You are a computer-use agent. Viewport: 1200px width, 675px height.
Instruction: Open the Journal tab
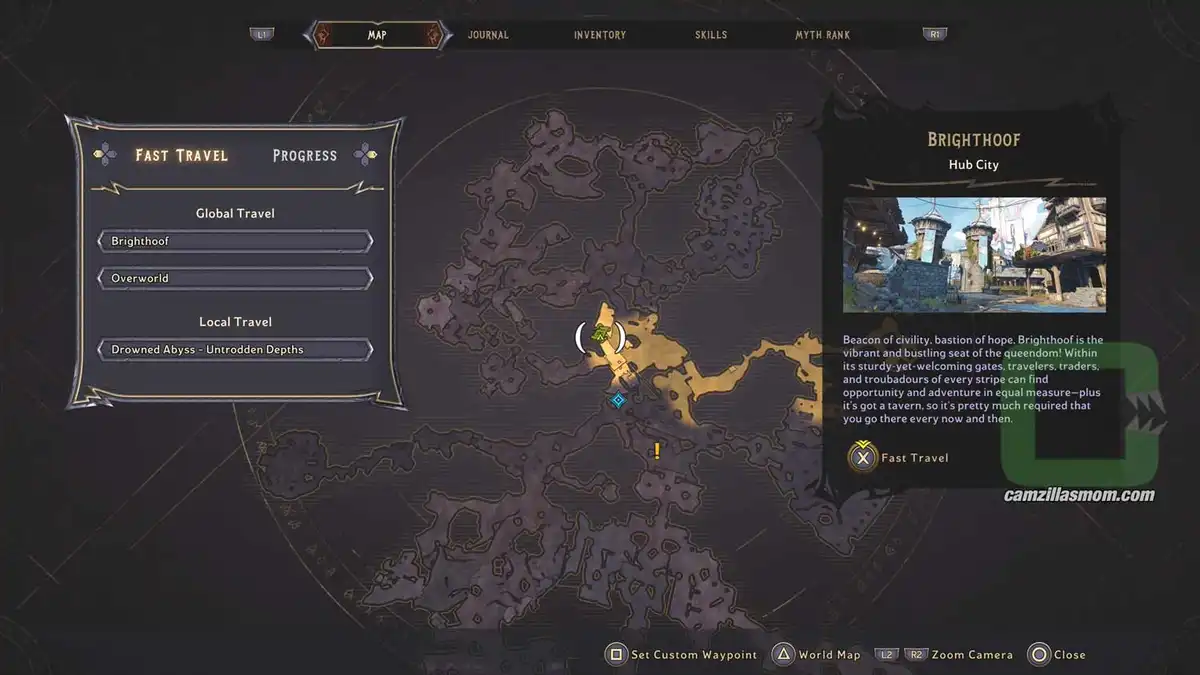click(x=488, y=35)
